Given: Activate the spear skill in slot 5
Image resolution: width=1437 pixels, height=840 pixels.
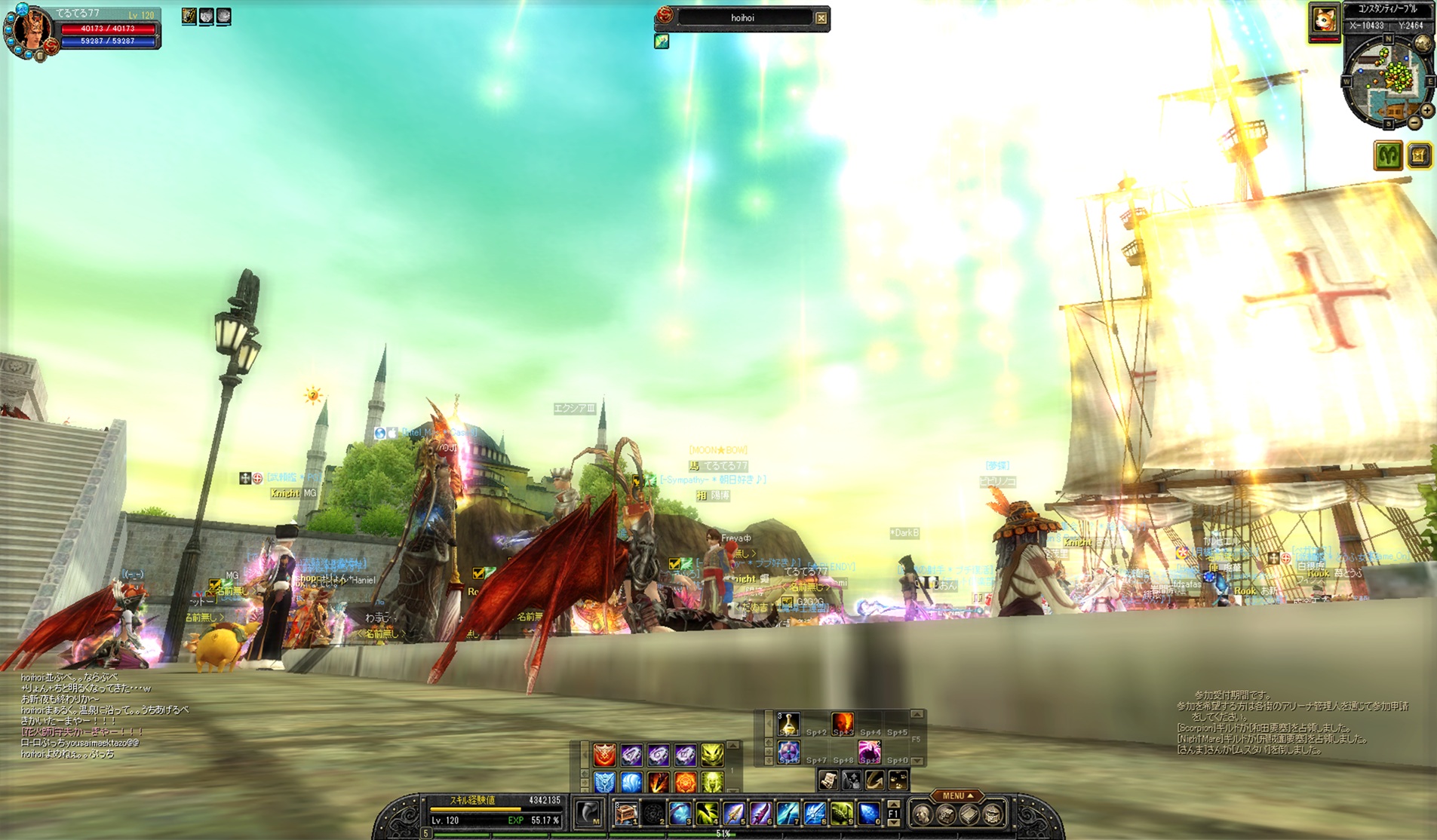Looking at the screenshot, I should [x=734, y=814].
